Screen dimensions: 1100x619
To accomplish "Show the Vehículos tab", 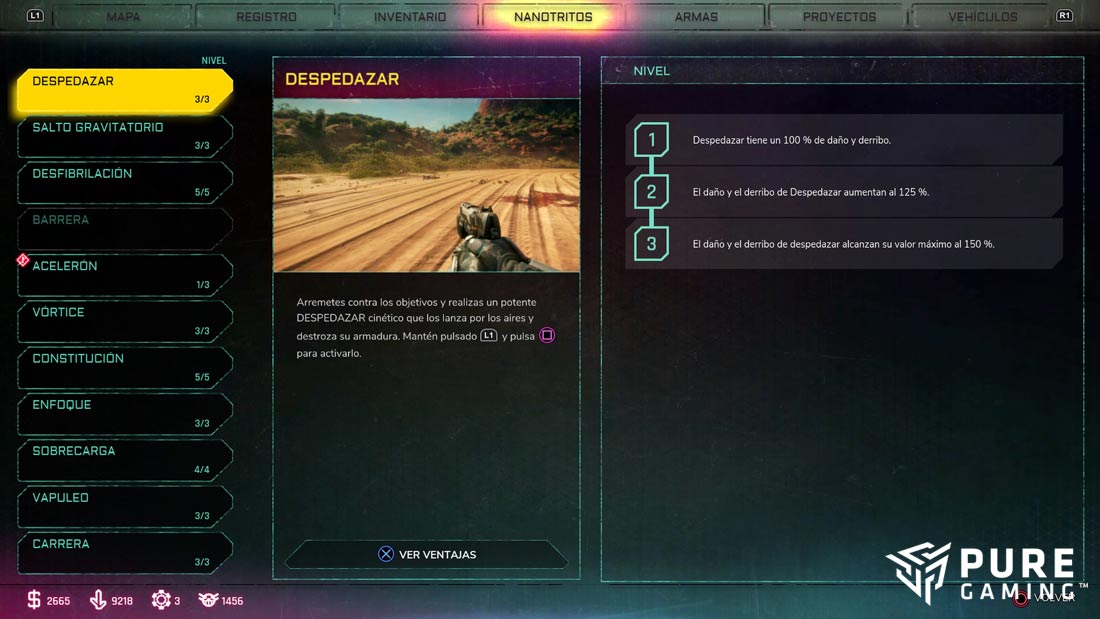I will pyautogui.click(x=983, y=17).
